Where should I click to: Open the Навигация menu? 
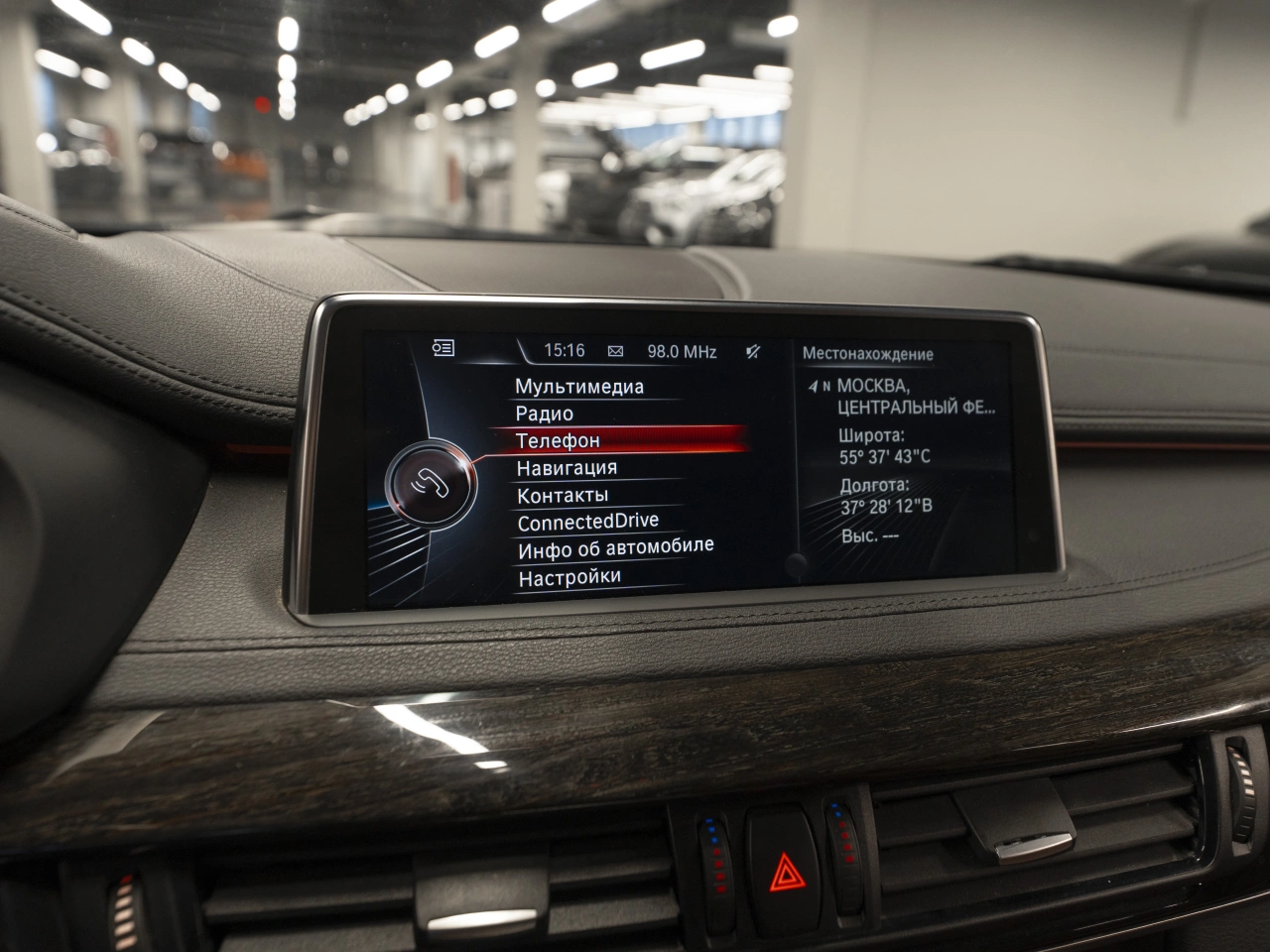[567, 468]
